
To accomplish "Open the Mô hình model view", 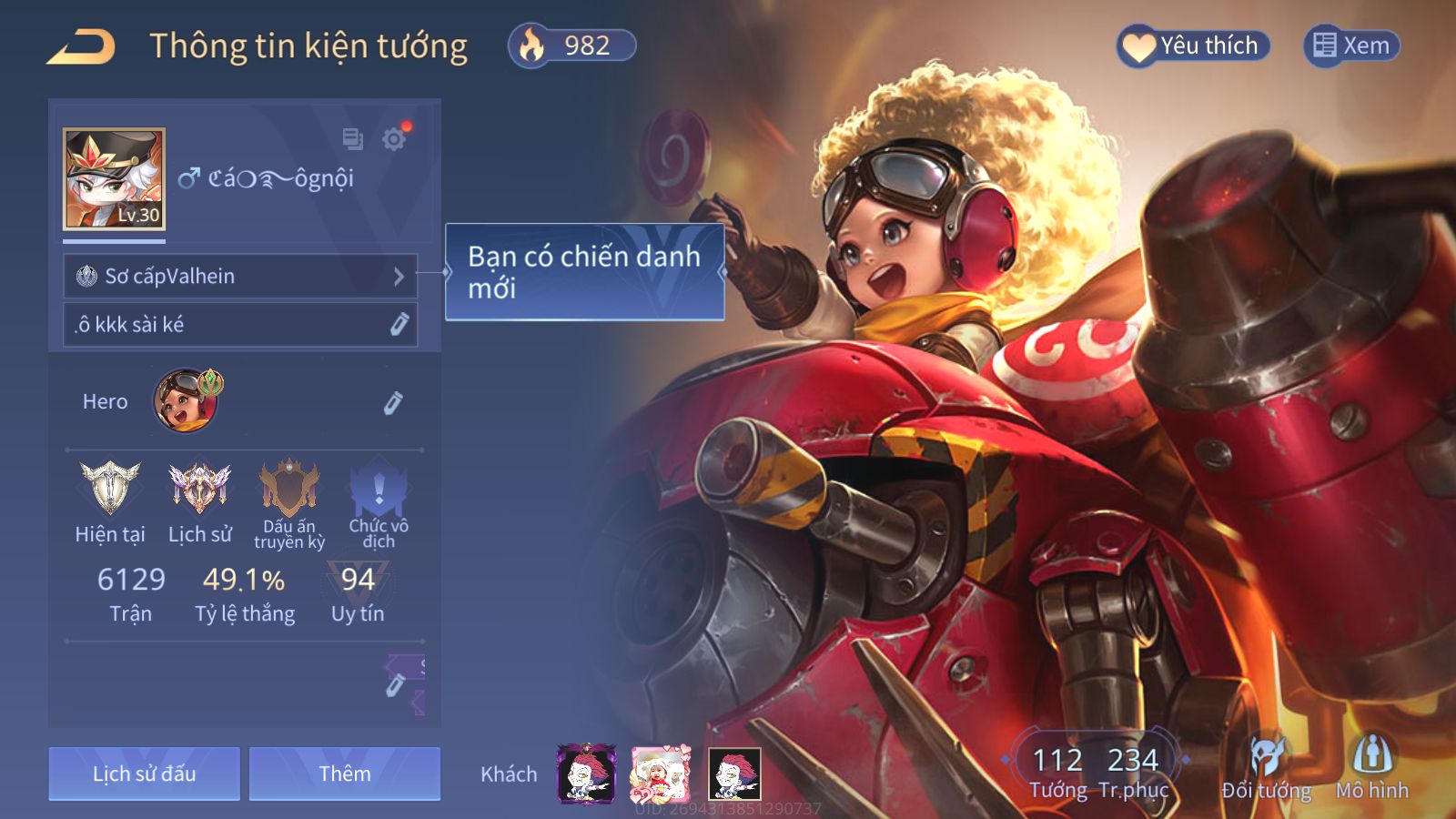I will click(1372, 770).
